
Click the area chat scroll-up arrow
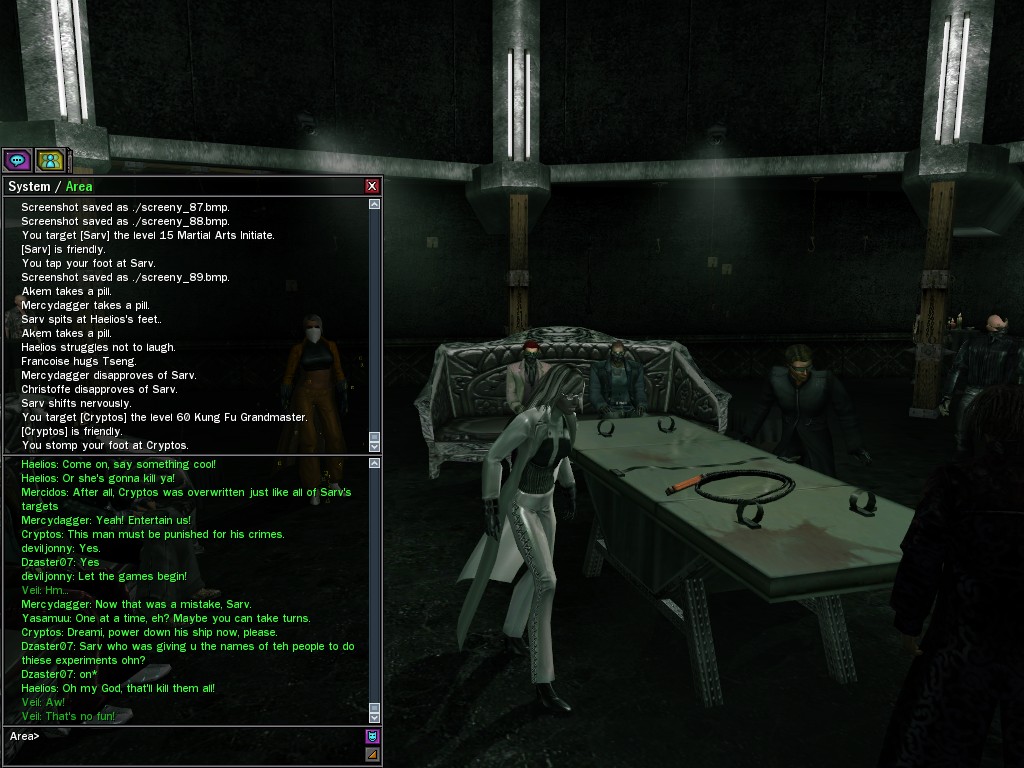click(x=375, y=463)
